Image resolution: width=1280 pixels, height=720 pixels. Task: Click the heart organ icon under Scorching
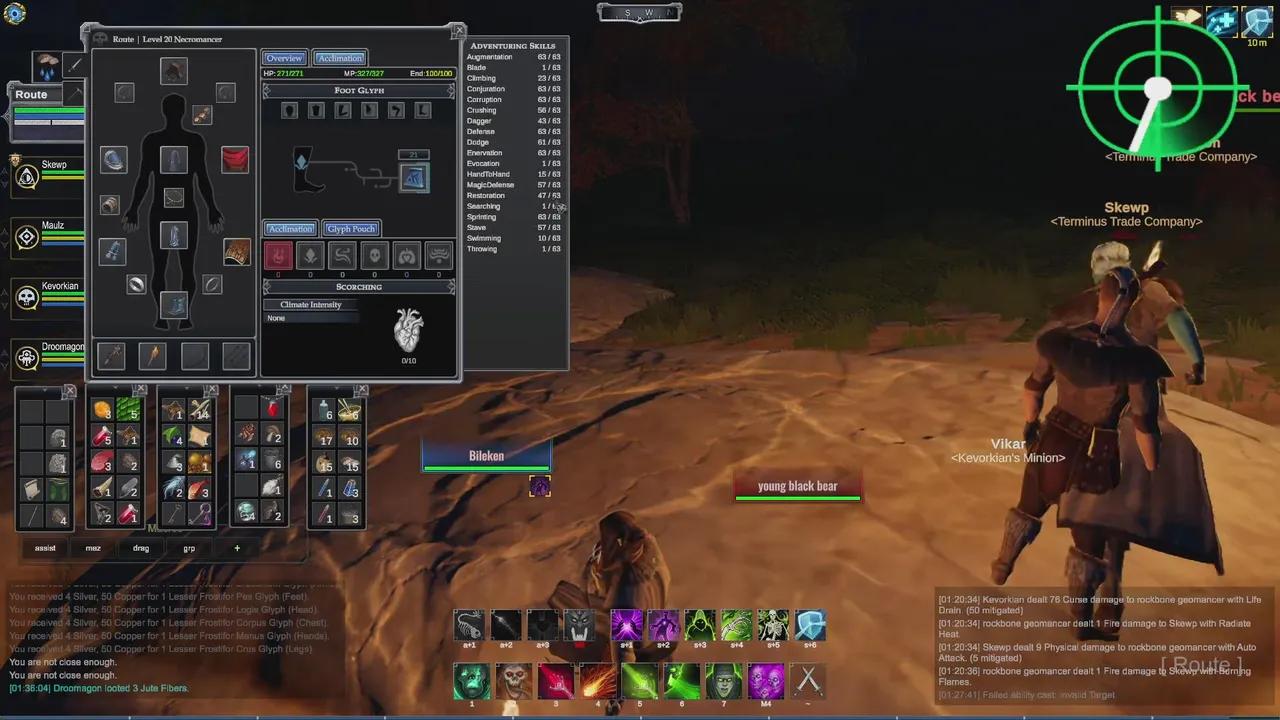click(408, 330)
